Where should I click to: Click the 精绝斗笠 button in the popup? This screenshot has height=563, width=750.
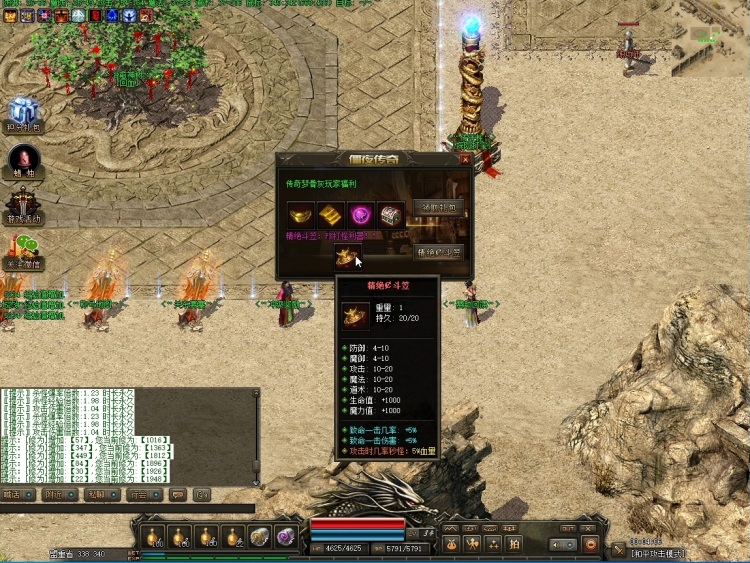439,252
